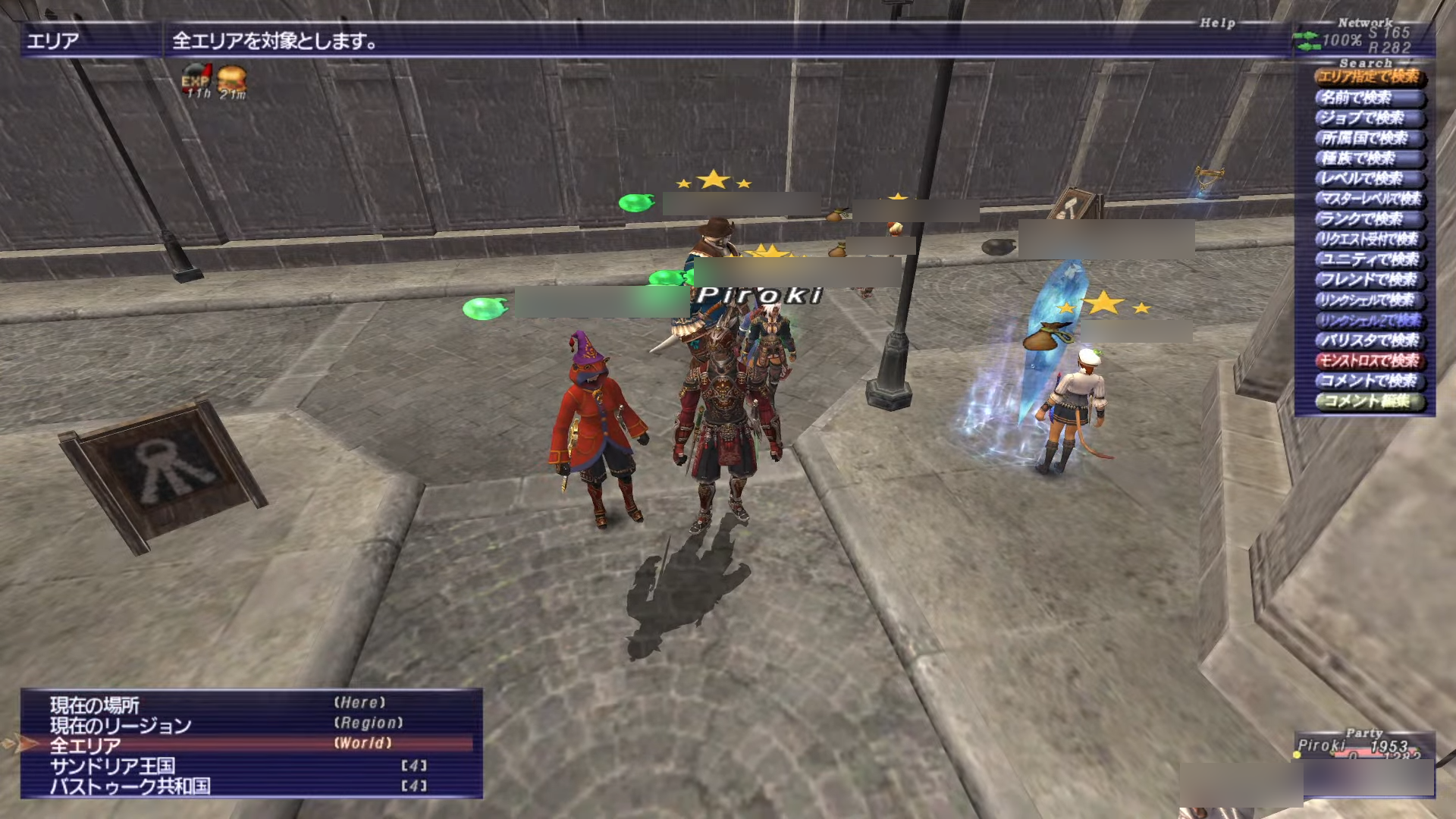Pick 全エリア (World) search scope

point(86,745)
